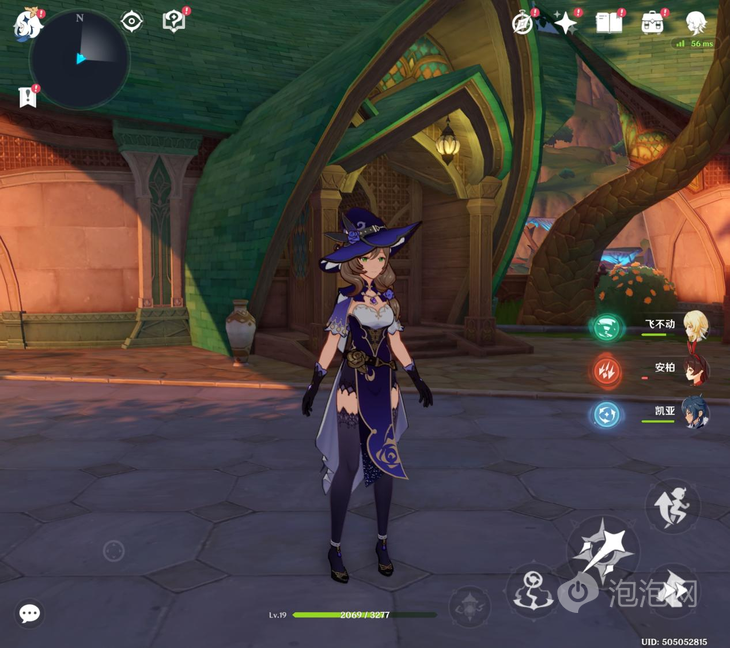Image resolution: width=730 pixels, height=648 pixels.
Task: Open the Wish star icon
Action: click(x=566, y=23)
